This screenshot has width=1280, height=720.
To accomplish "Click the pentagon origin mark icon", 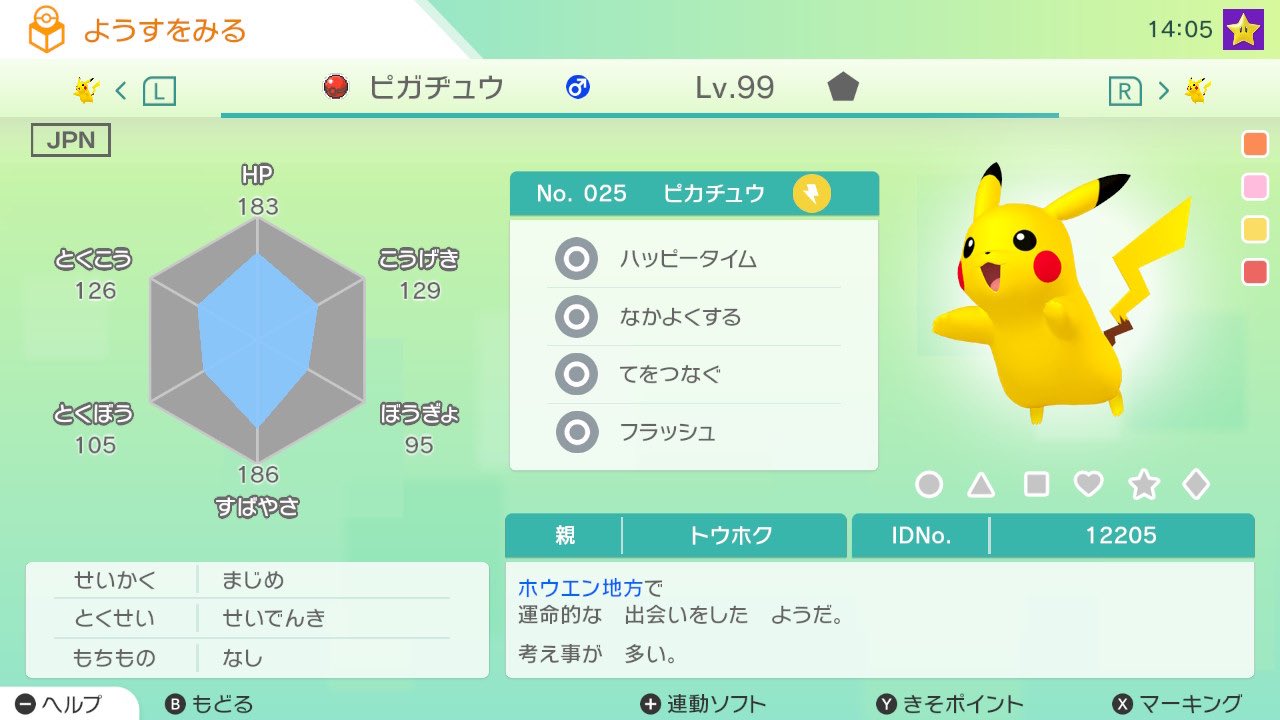I will click(x=843, y=88).
